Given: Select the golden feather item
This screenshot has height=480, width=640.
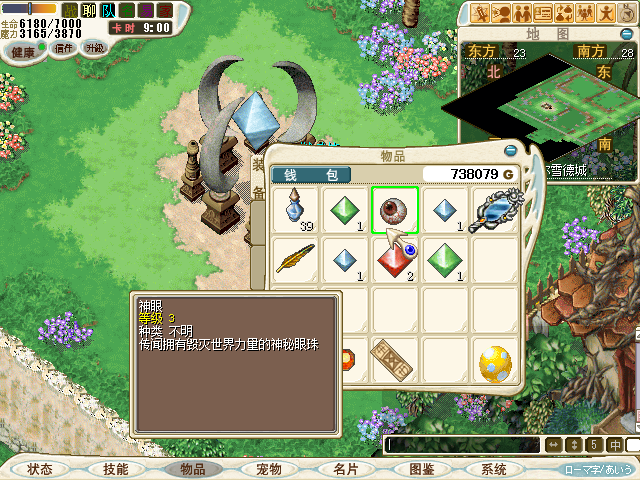Looking at the screenshot, I should 296,259.
